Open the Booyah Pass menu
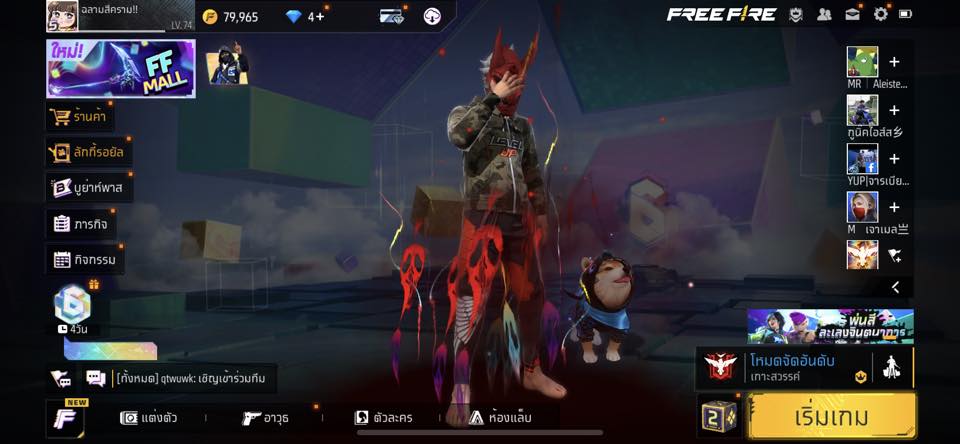The image size is (960, 444). coord(90,188)
